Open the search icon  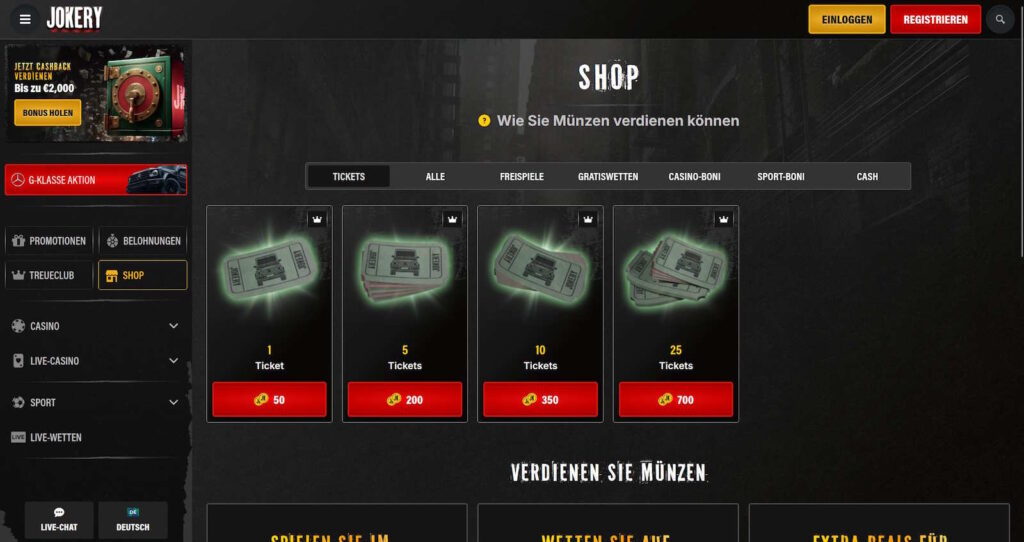[x=999, y=19]
